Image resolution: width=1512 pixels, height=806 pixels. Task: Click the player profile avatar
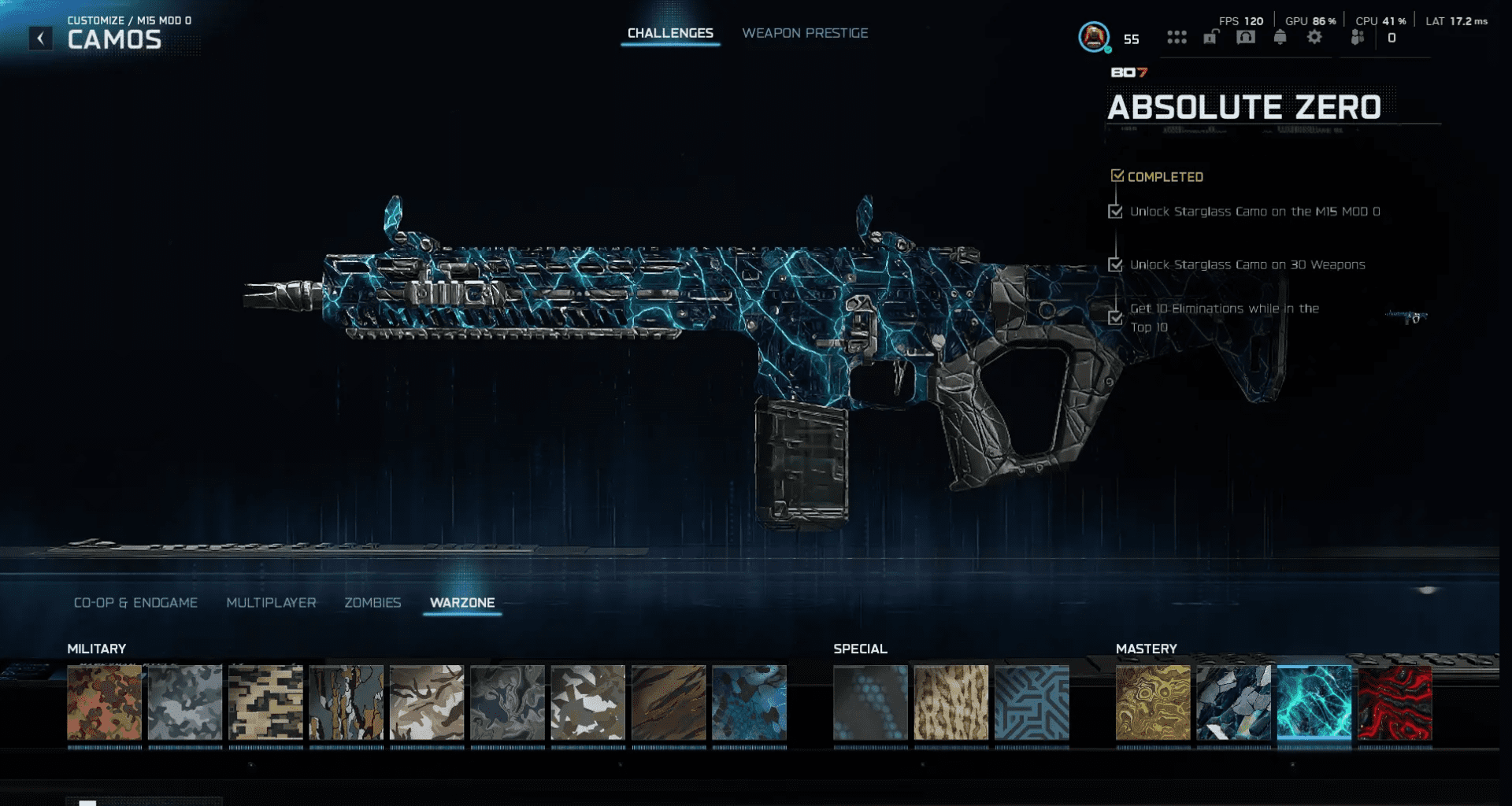pos(1094,37)
